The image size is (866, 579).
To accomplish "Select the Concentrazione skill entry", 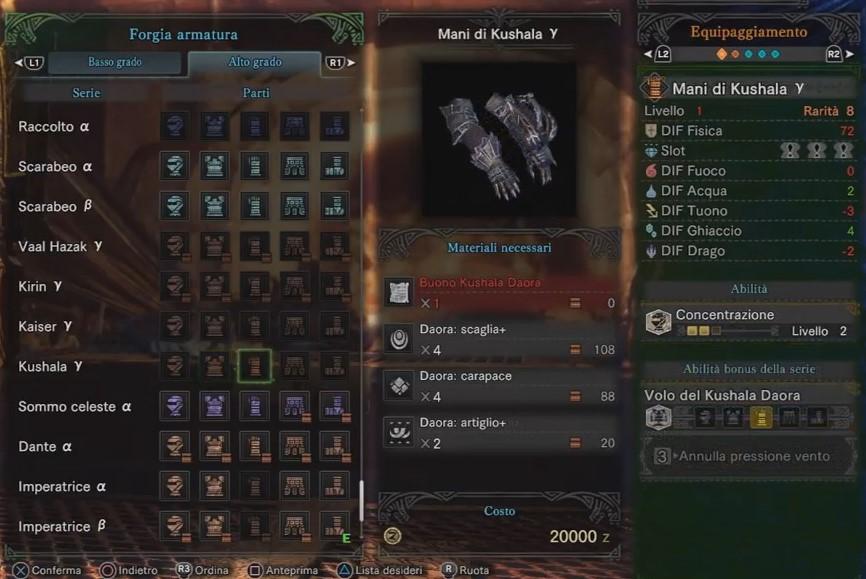I will (x=749, y=322).
